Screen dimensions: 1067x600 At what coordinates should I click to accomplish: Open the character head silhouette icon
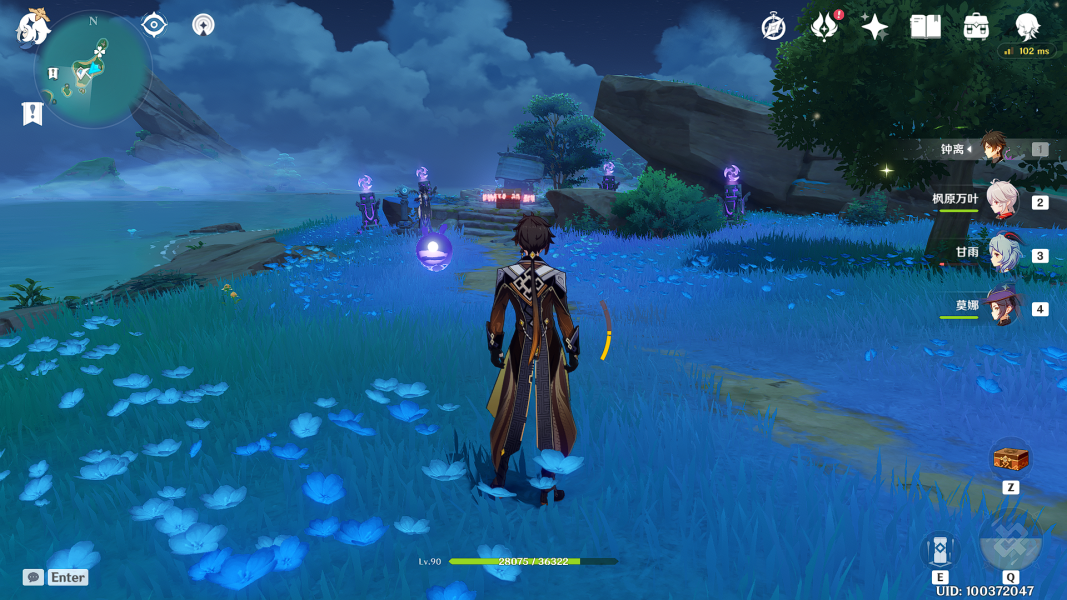pos(1027,27)
